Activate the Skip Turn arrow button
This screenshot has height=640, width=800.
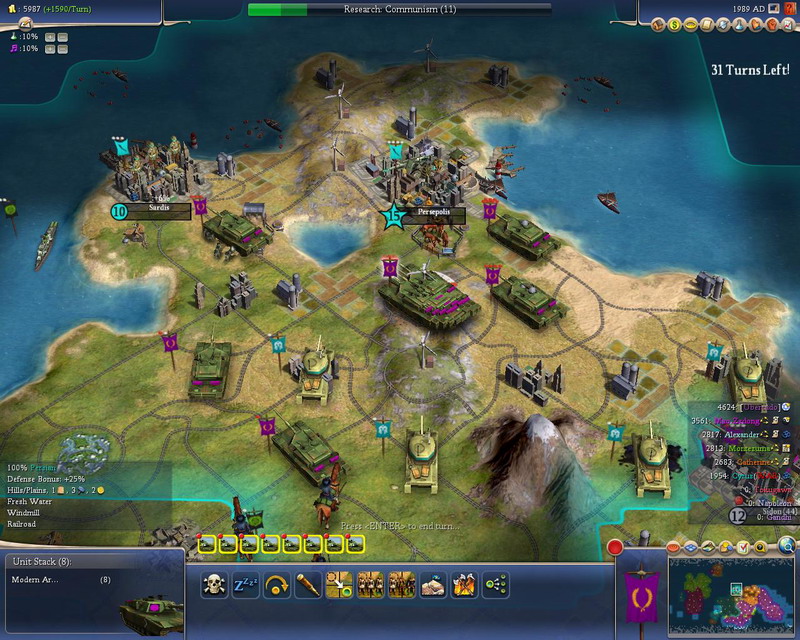coord(278,584)
